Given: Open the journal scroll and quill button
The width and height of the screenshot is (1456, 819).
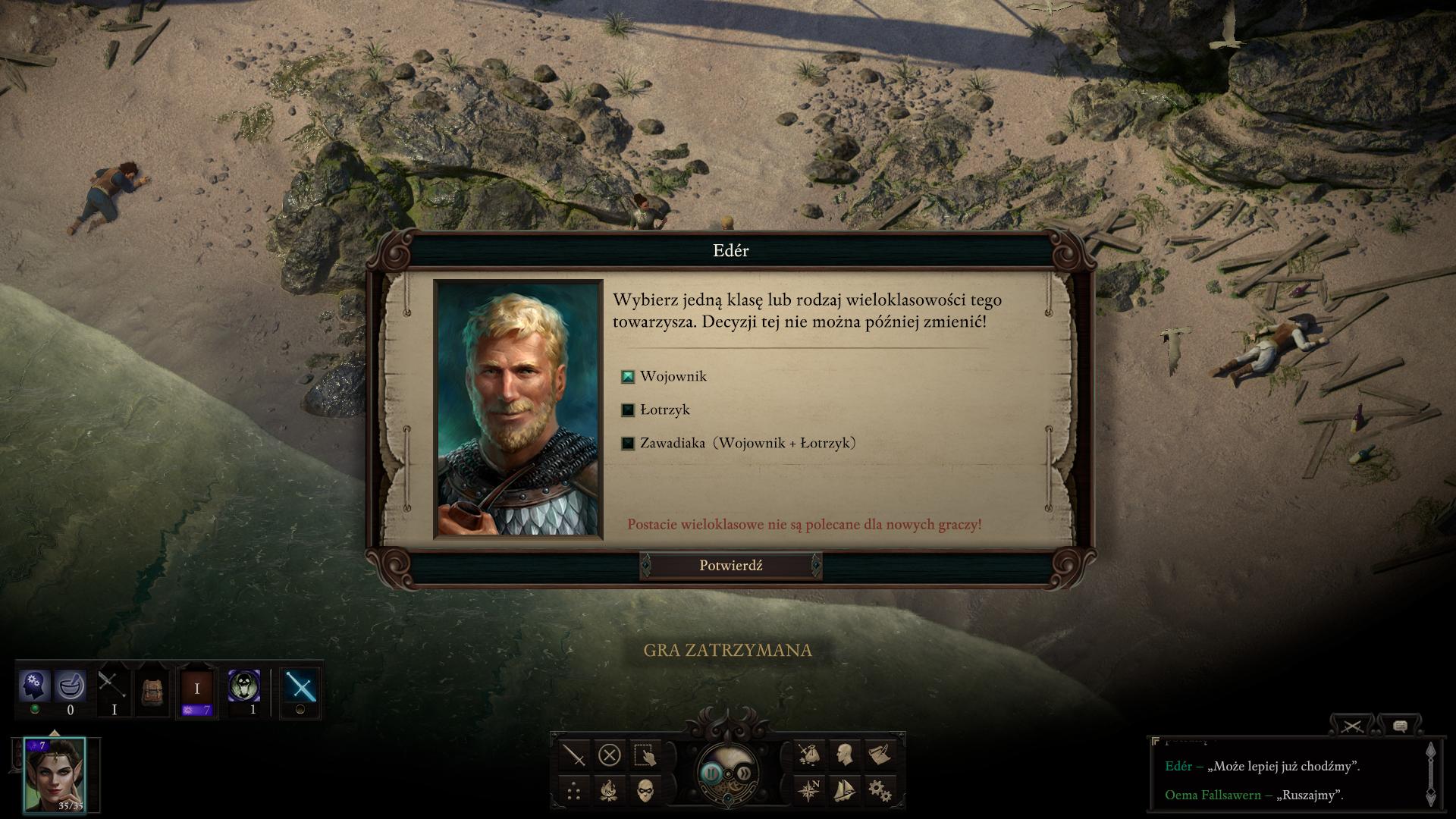Looking at the screenshot, I should click(x=880, y=755).
